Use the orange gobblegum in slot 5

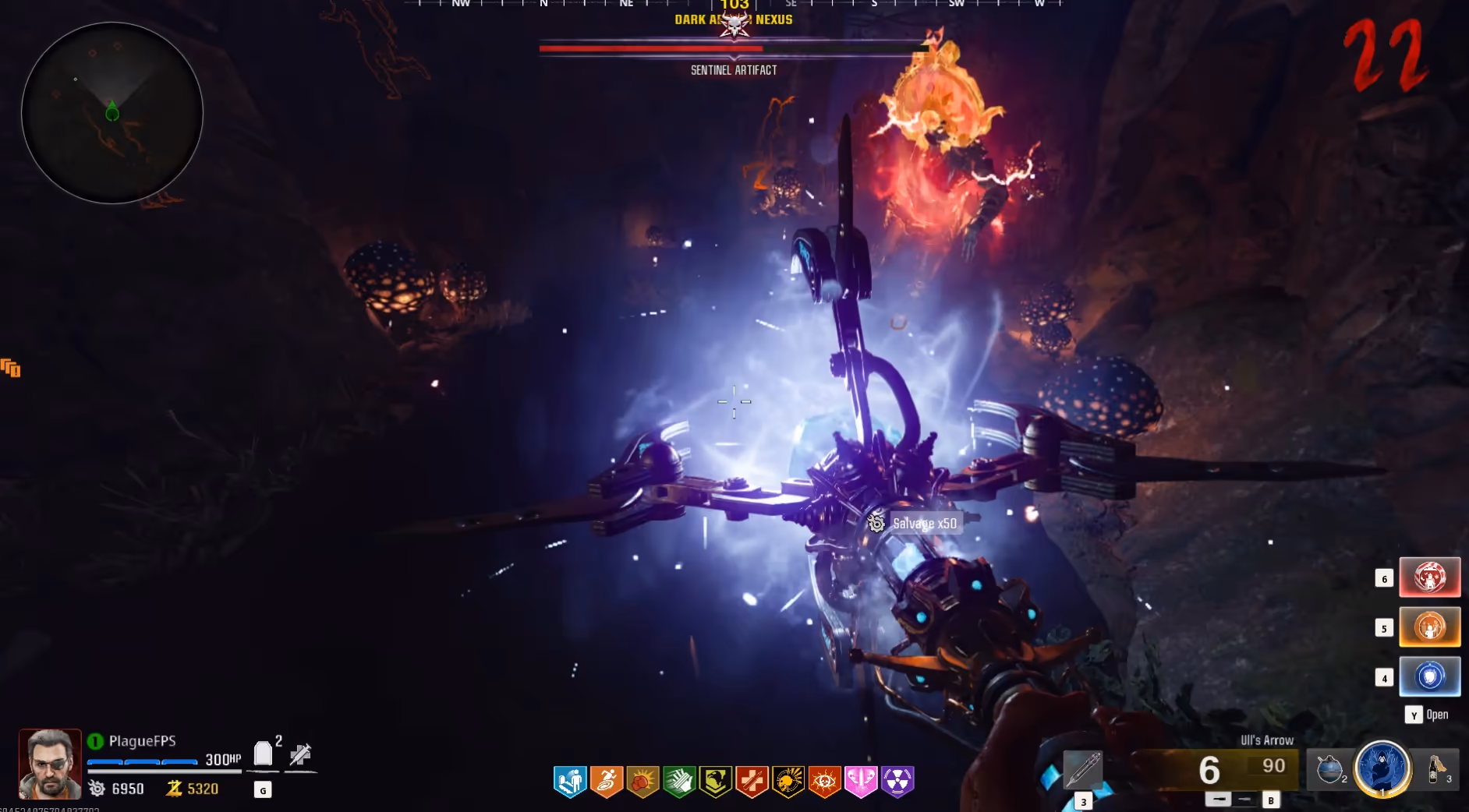pyautogui.click(x=1429, y=627)
